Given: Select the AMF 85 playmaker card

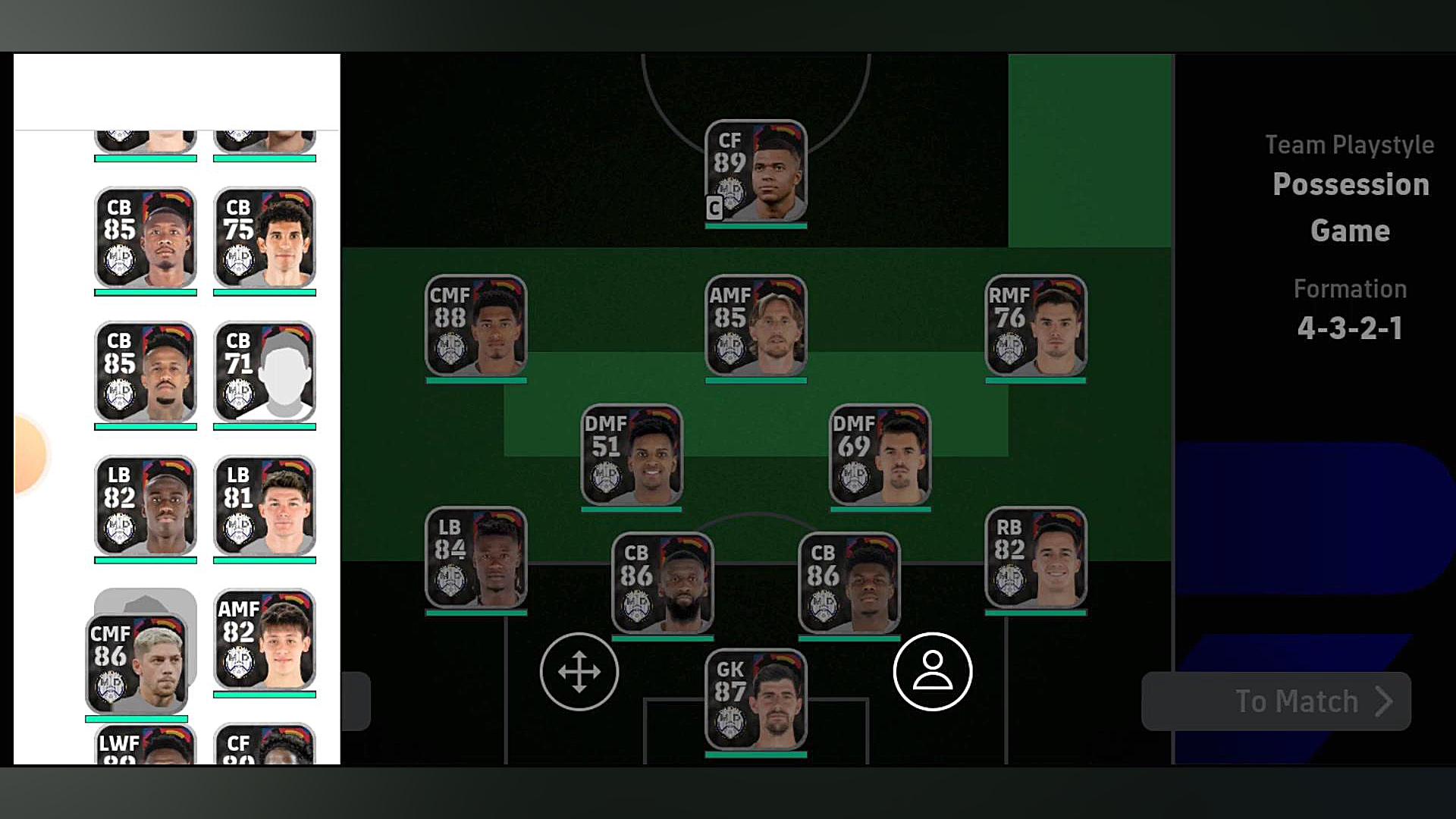Looking at the screenshot, I should tap(755, 326).
